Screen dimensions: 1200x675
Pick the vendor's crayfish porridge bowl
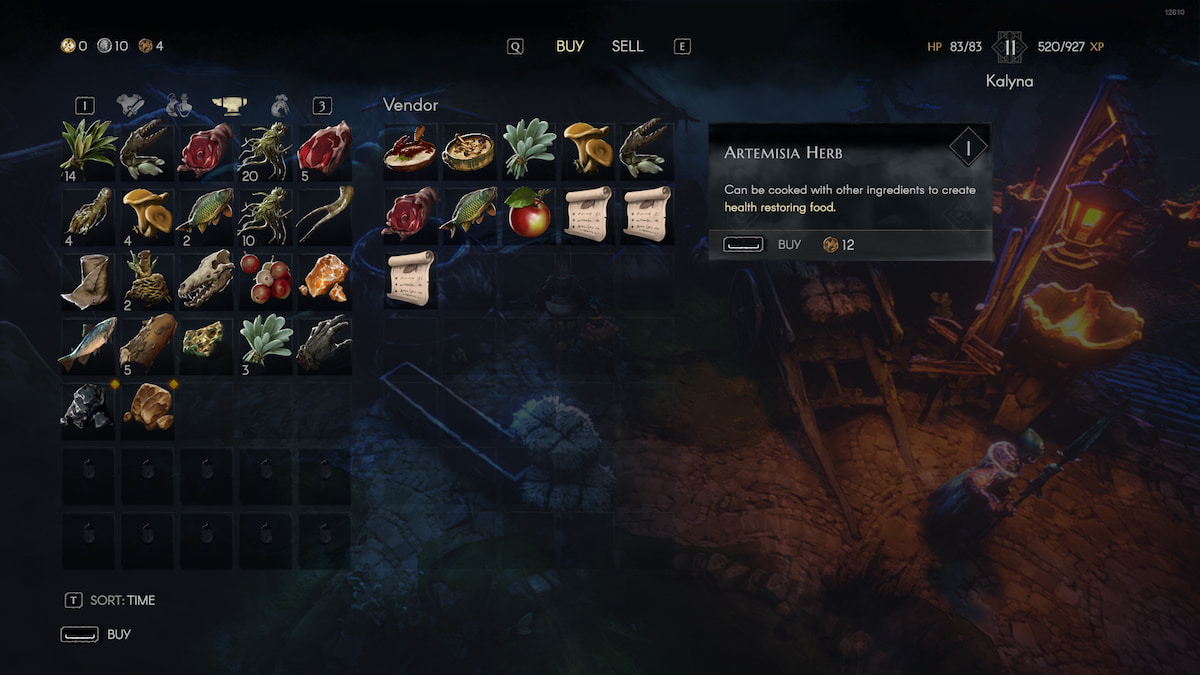coord(409,149)
